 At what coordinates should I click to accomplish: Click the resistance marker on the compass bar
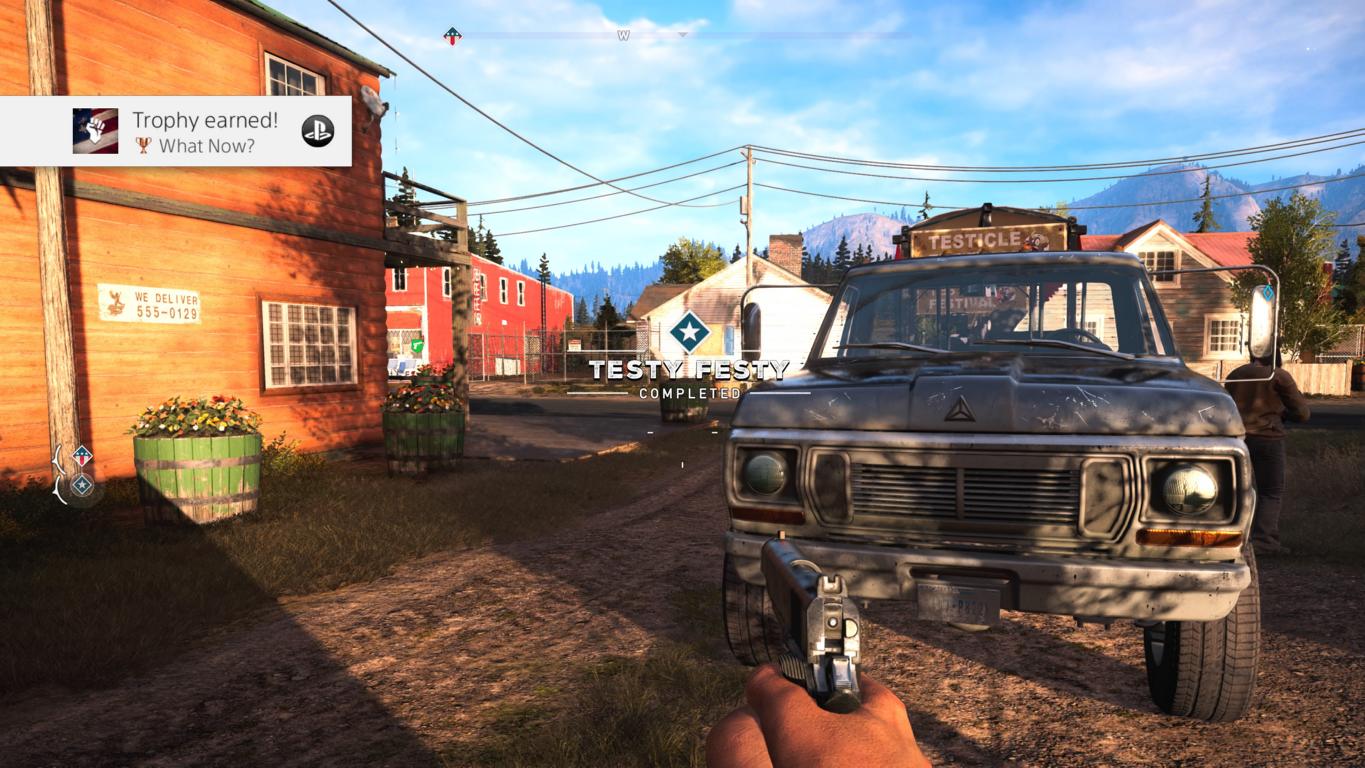tap(453, 36)
